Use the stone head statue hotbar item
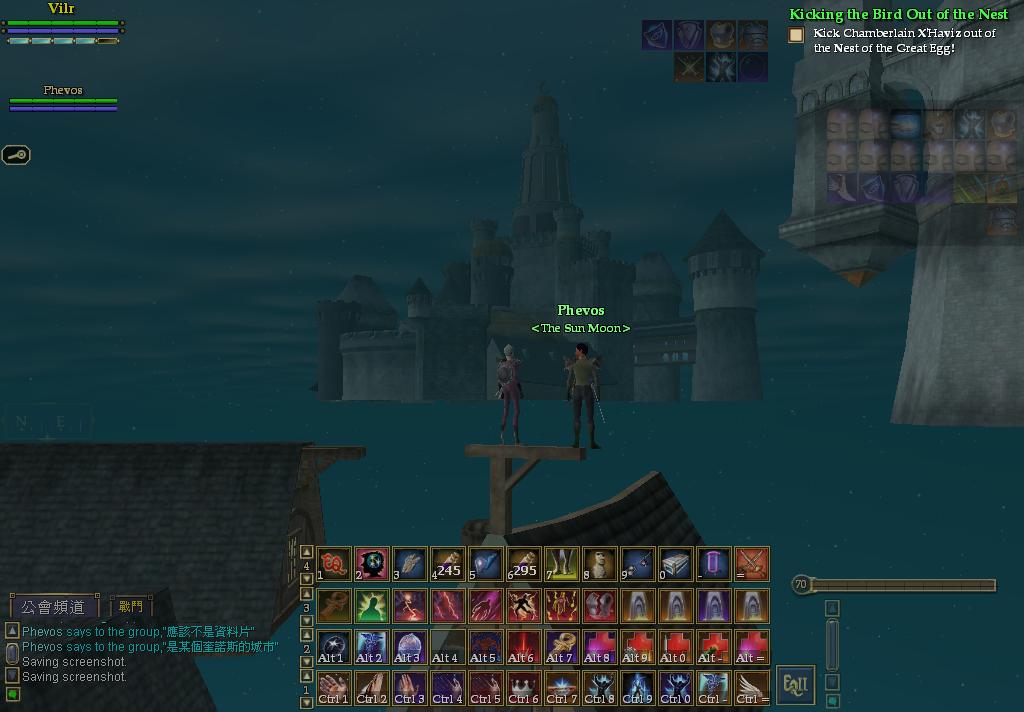The image size is (1024, 712). coord(599,564)
